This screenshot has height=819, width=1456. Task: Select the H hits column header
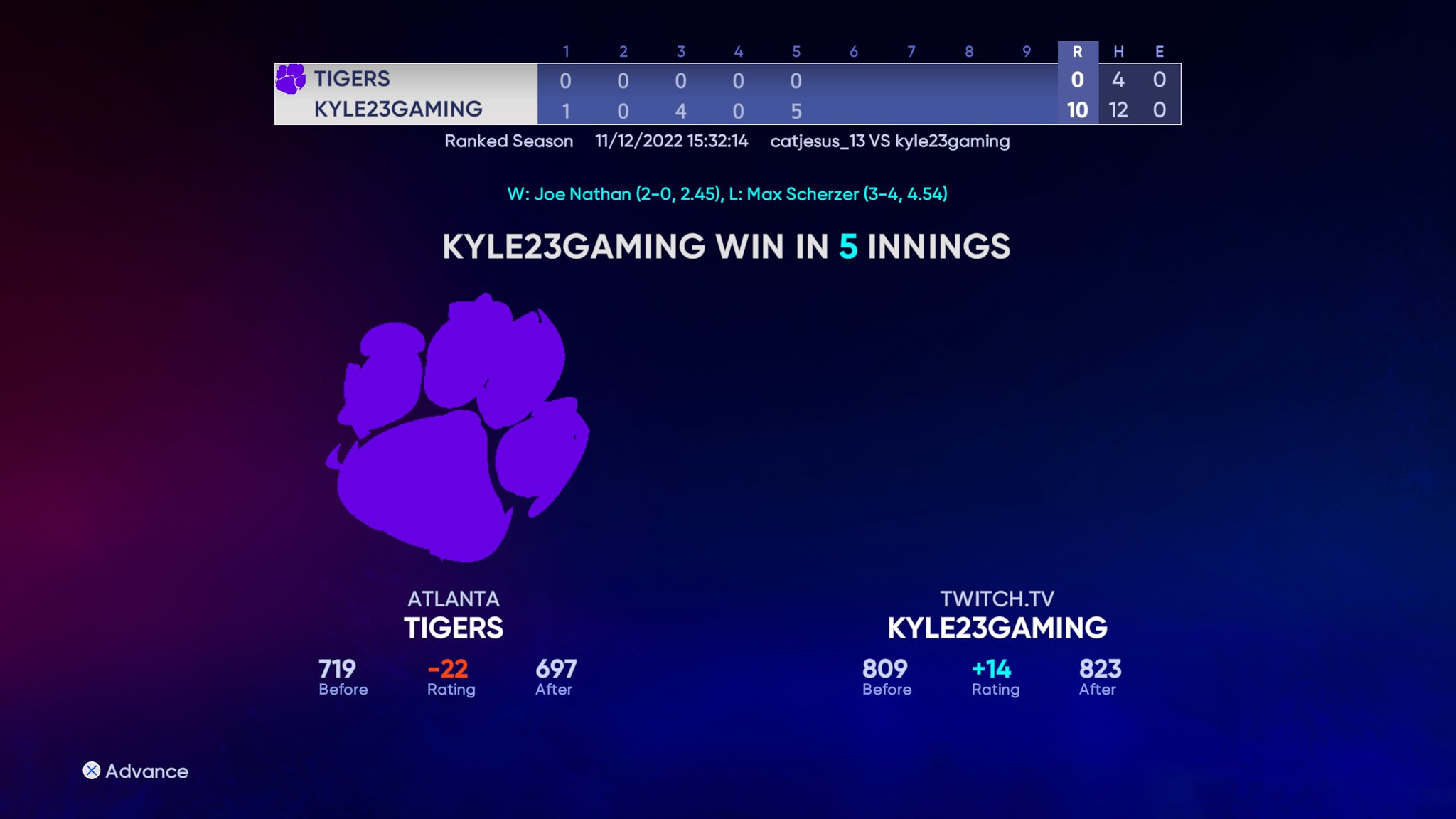(x=1119, y=50)
